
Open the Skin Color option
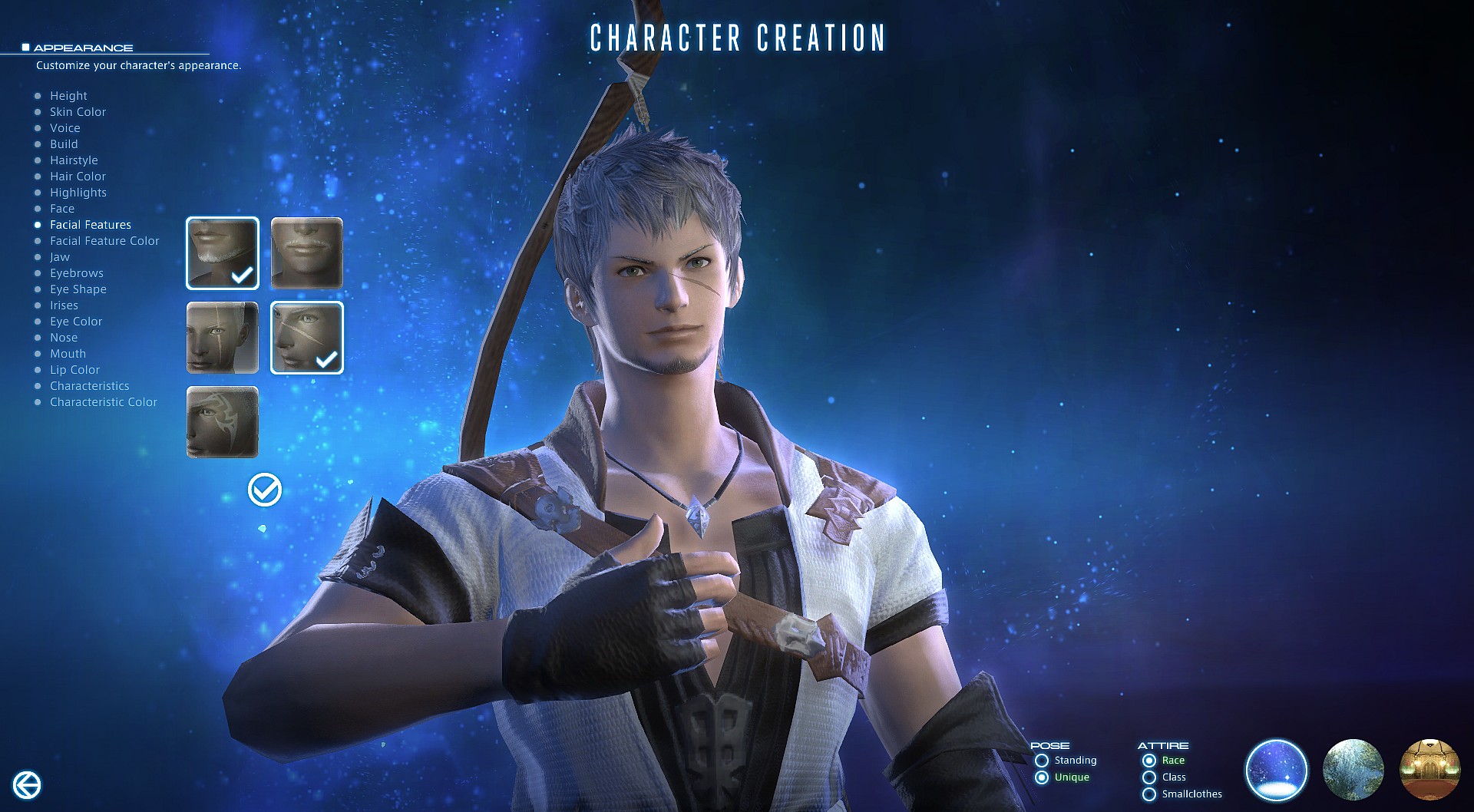[78, 111]
